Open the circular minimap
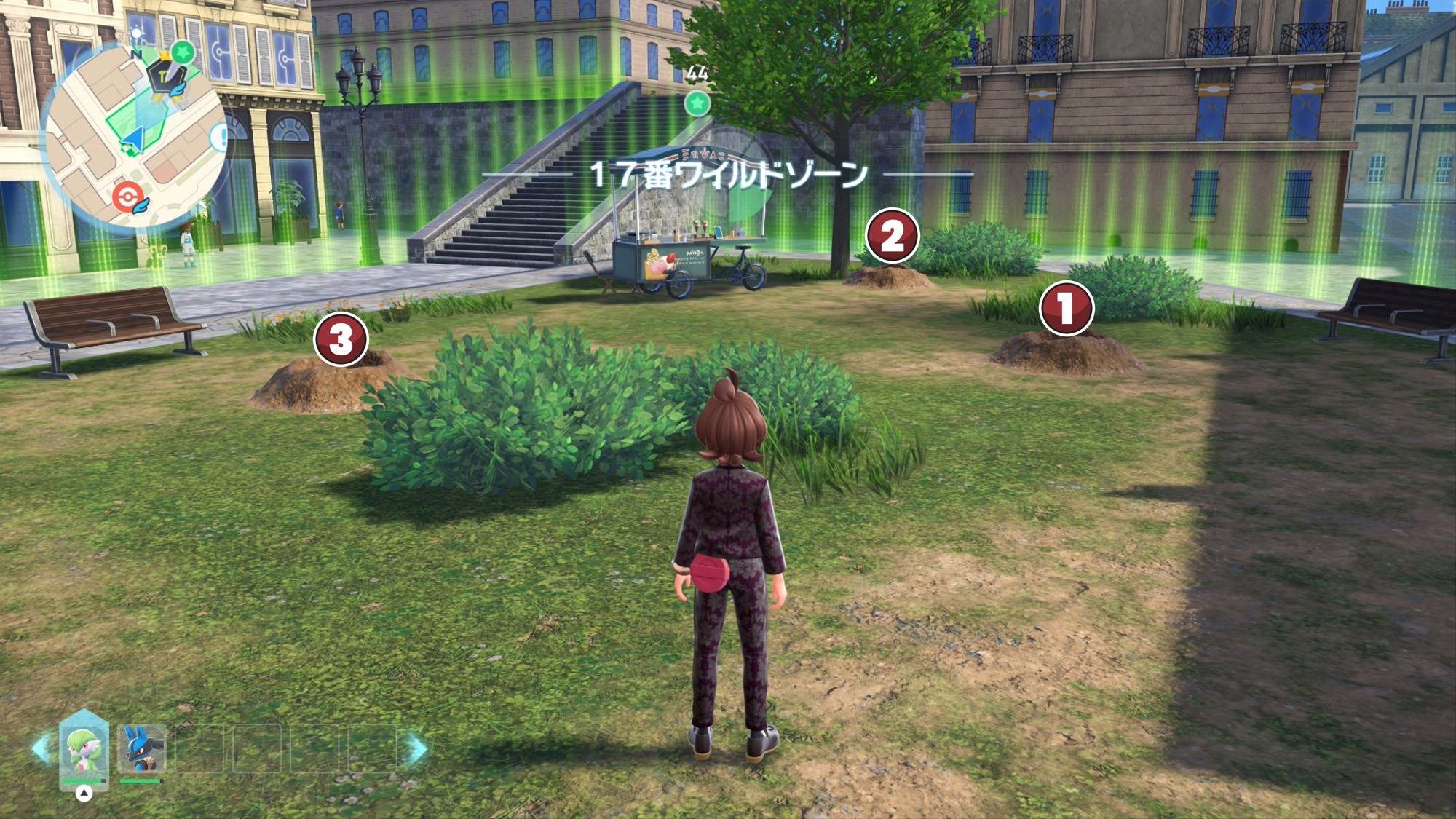This screenshot has height=819, width=1456. 134,135
